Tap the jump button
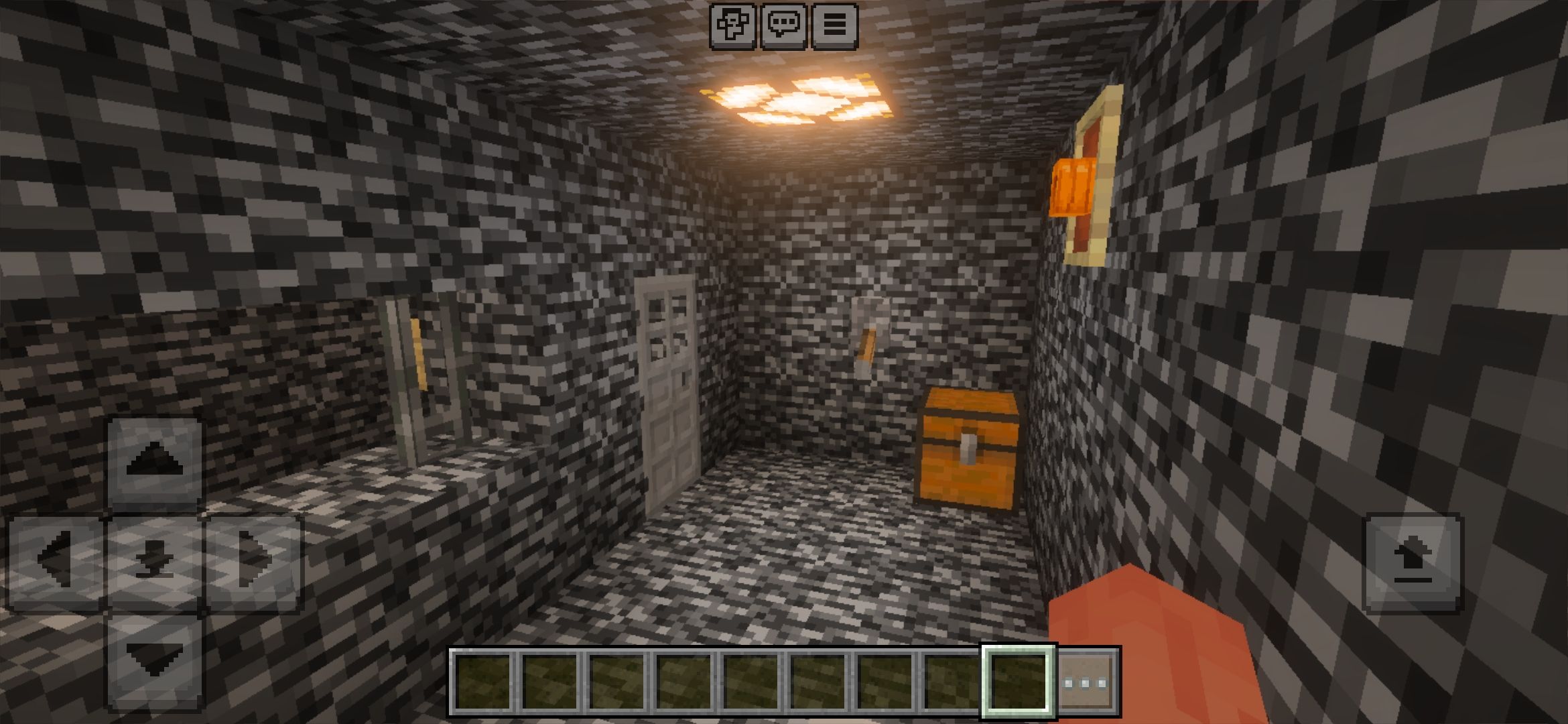Screen dimensions: 1568x724 1413,563
